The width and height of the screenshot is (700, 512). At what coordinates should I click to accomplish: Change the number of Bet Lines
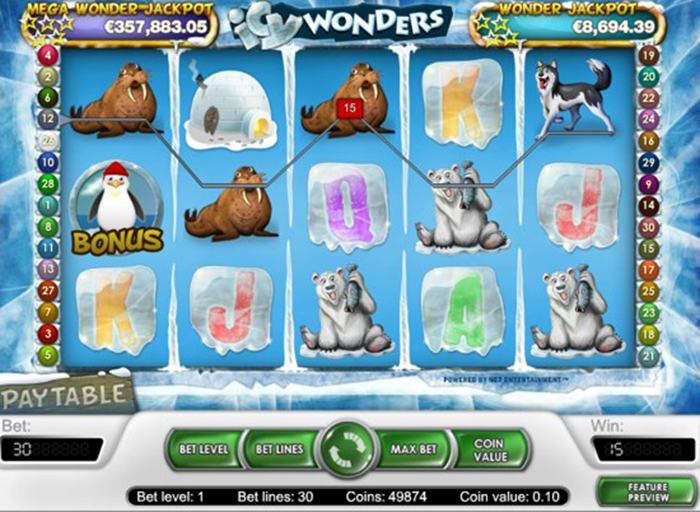(278, 449)
